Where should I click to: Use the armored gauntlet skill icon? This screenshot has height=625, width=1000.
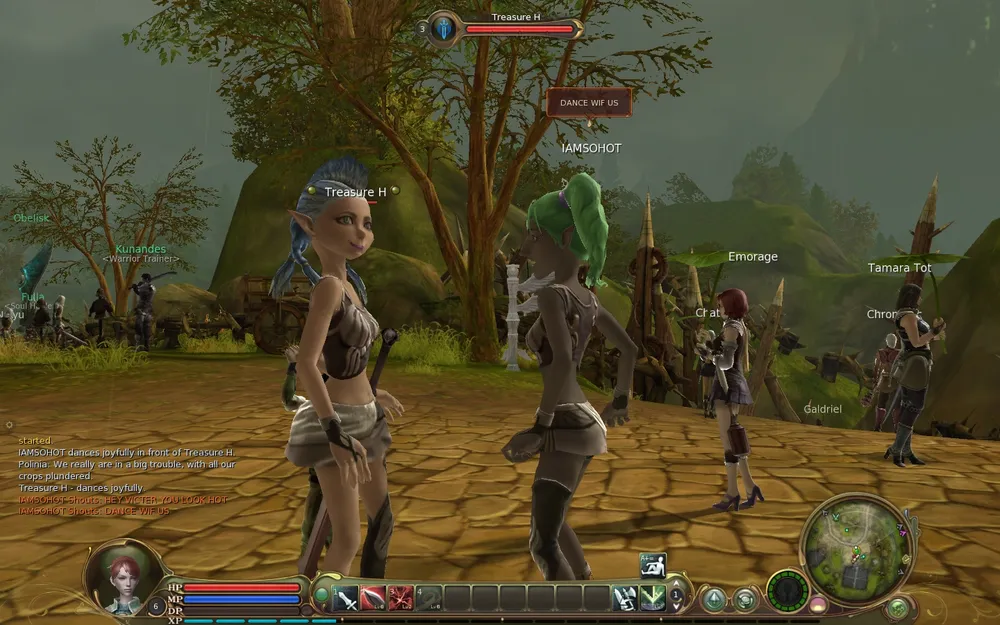[x=625, y=598]
